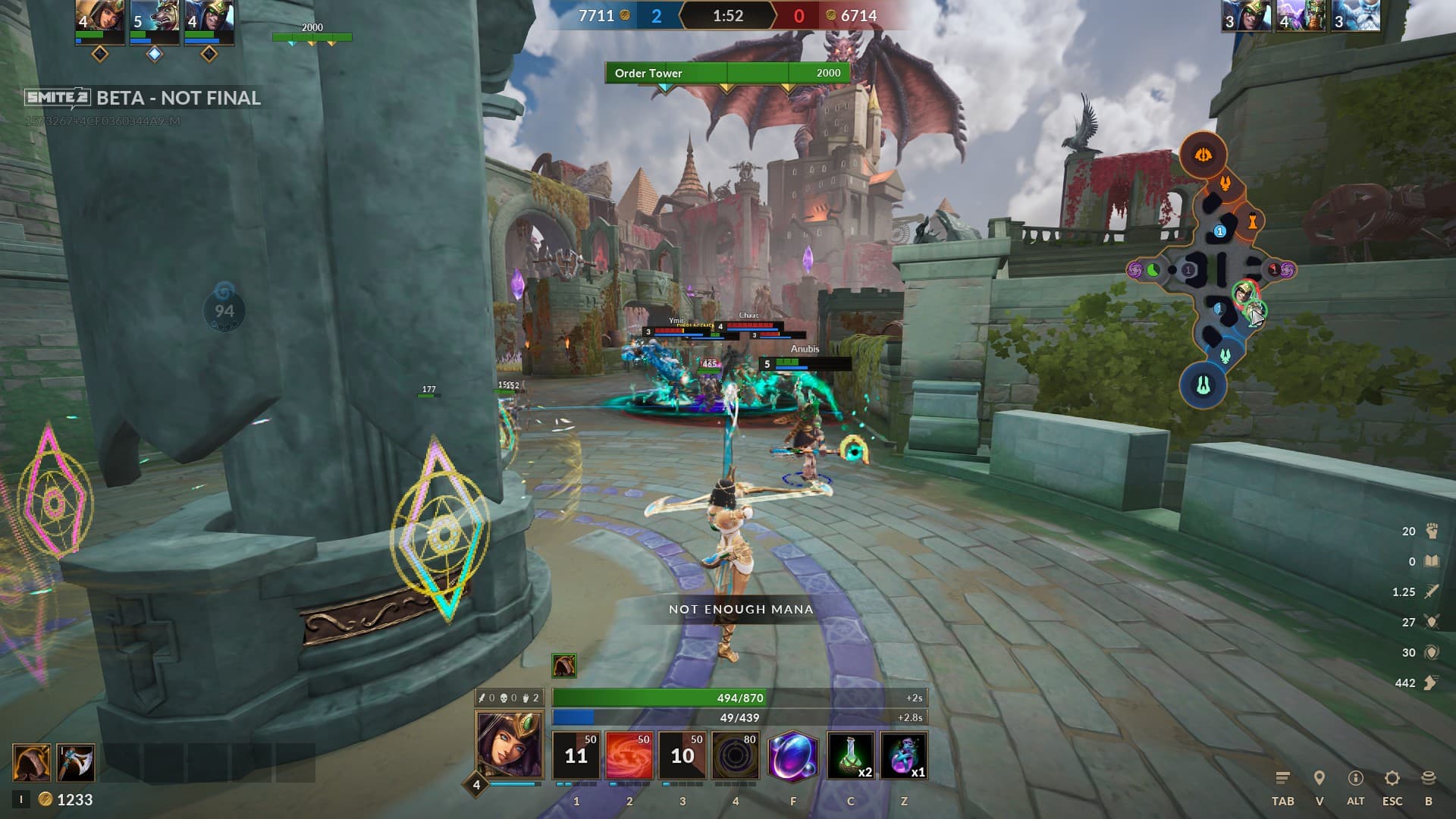Trigger the dark ring ultimate ability
1456x819 pixels.
[x=735, y=755]
